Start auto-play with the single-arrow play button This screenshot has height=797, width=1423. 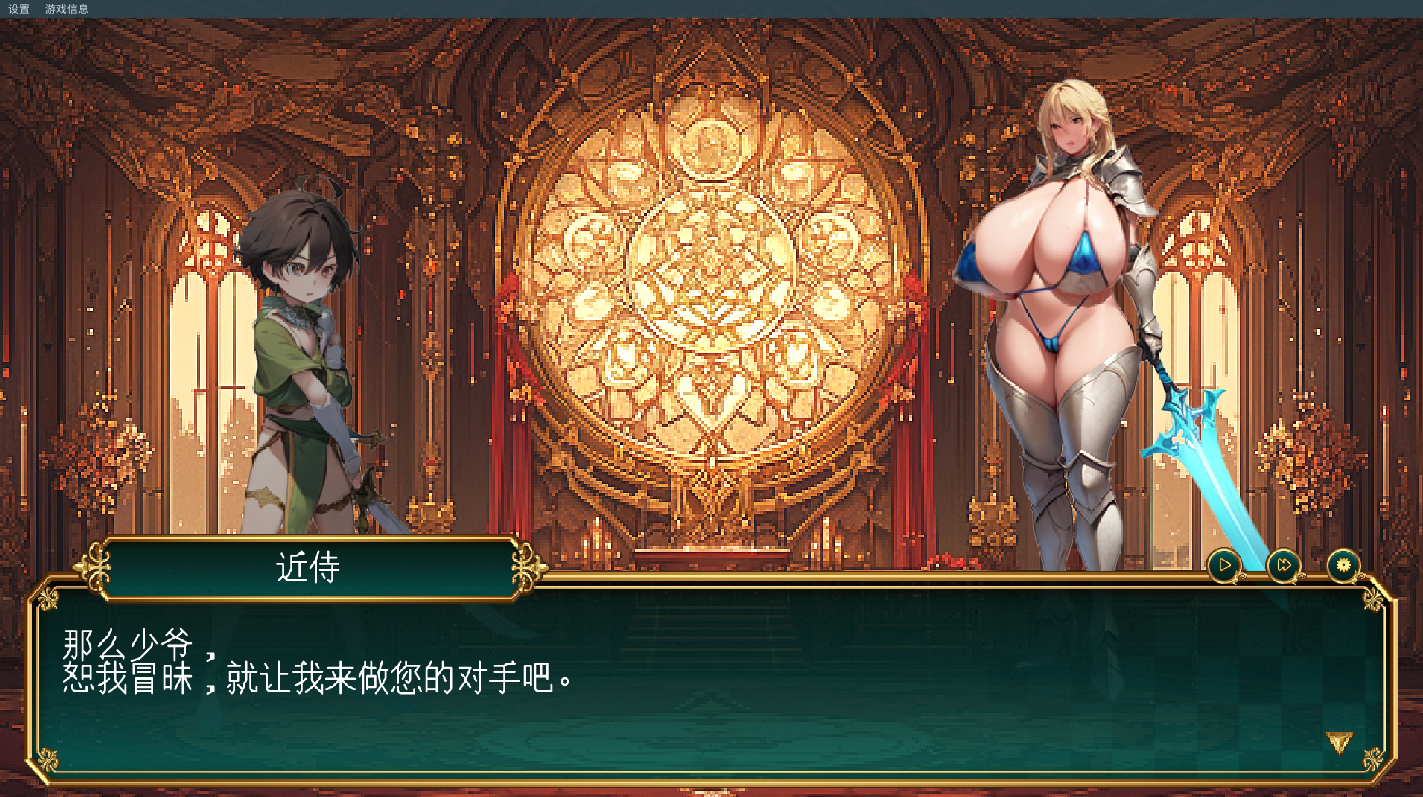click(x=1224, y=566)
